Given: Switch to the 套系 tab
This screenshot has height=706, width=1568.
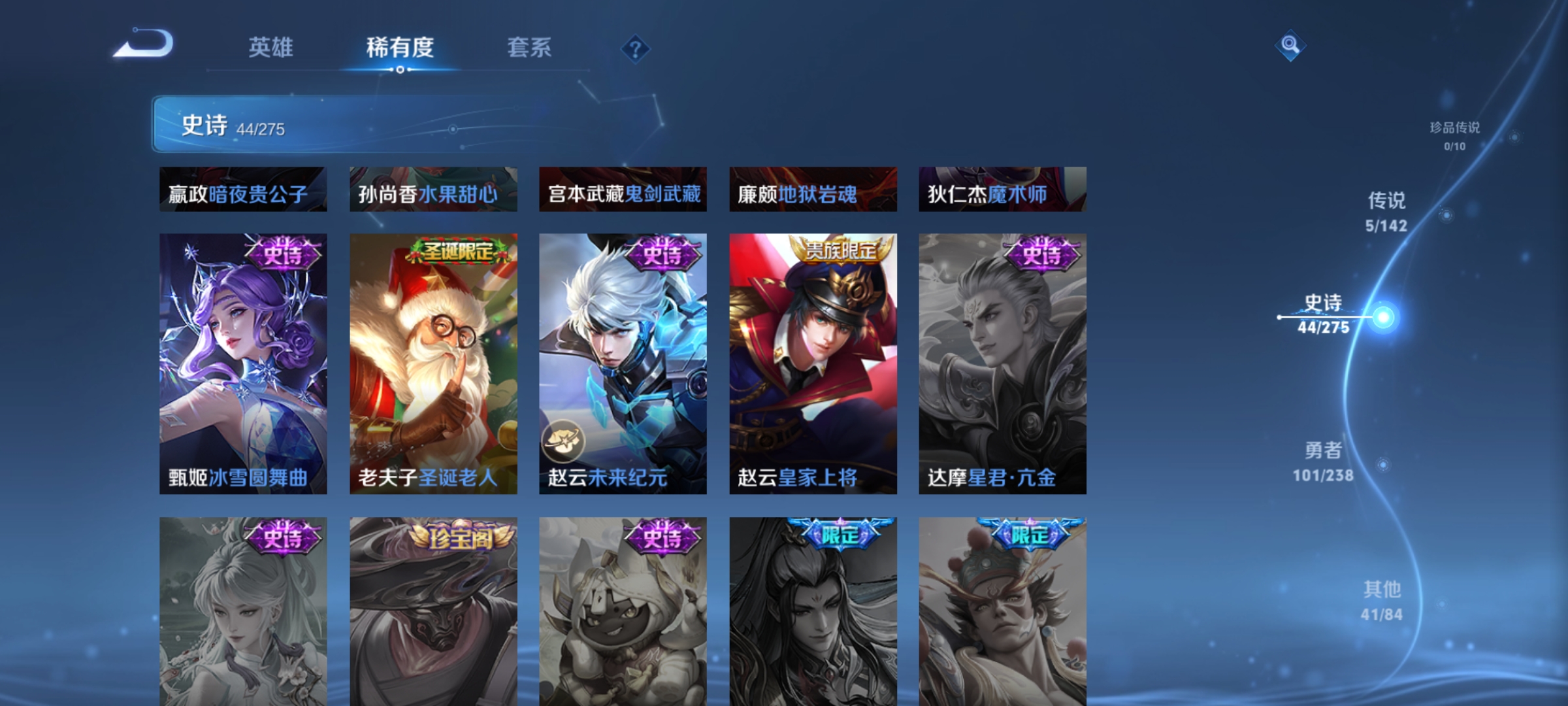Looking at the screenshot, I should (530, 47).
